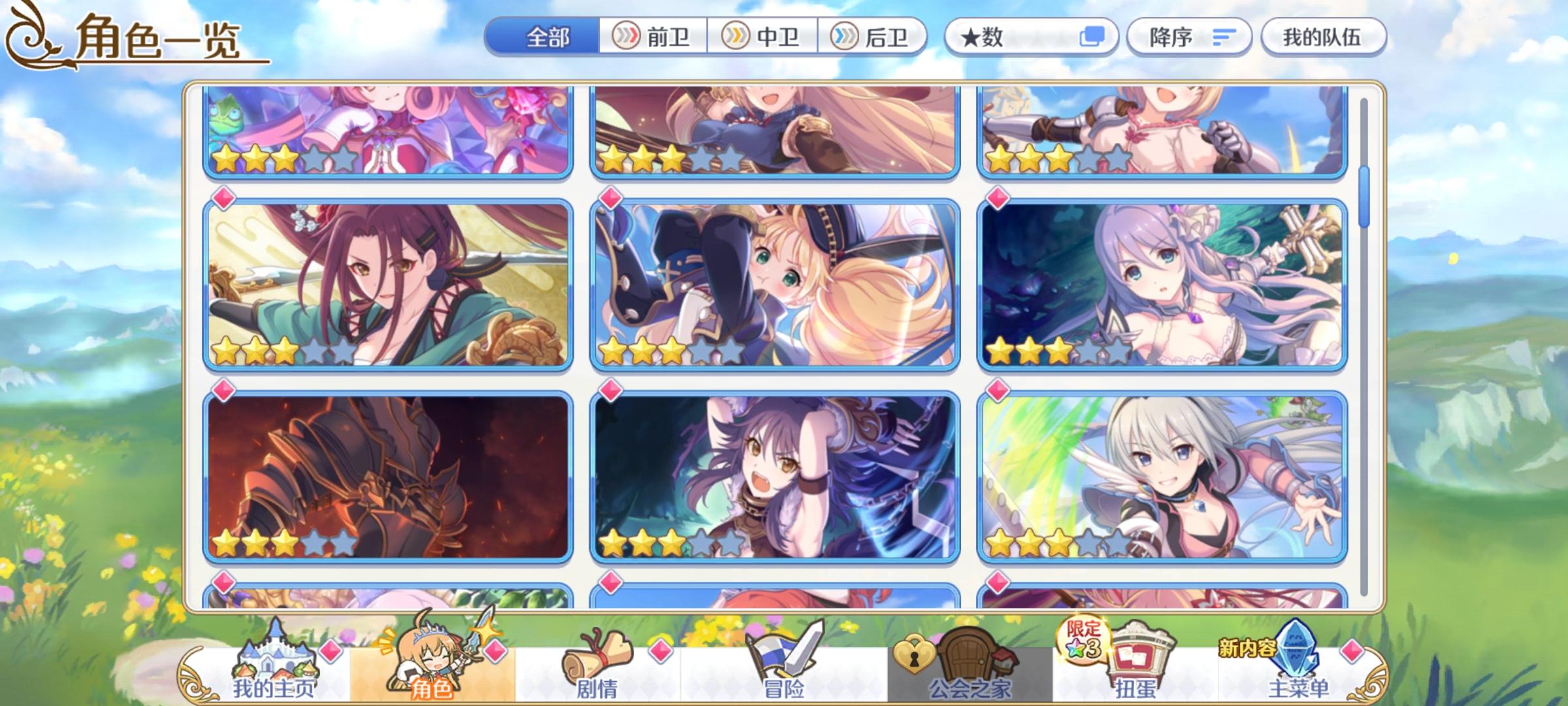
Task: Switch to the 前卫 vanguard filter tab
Action: (650, 37)
